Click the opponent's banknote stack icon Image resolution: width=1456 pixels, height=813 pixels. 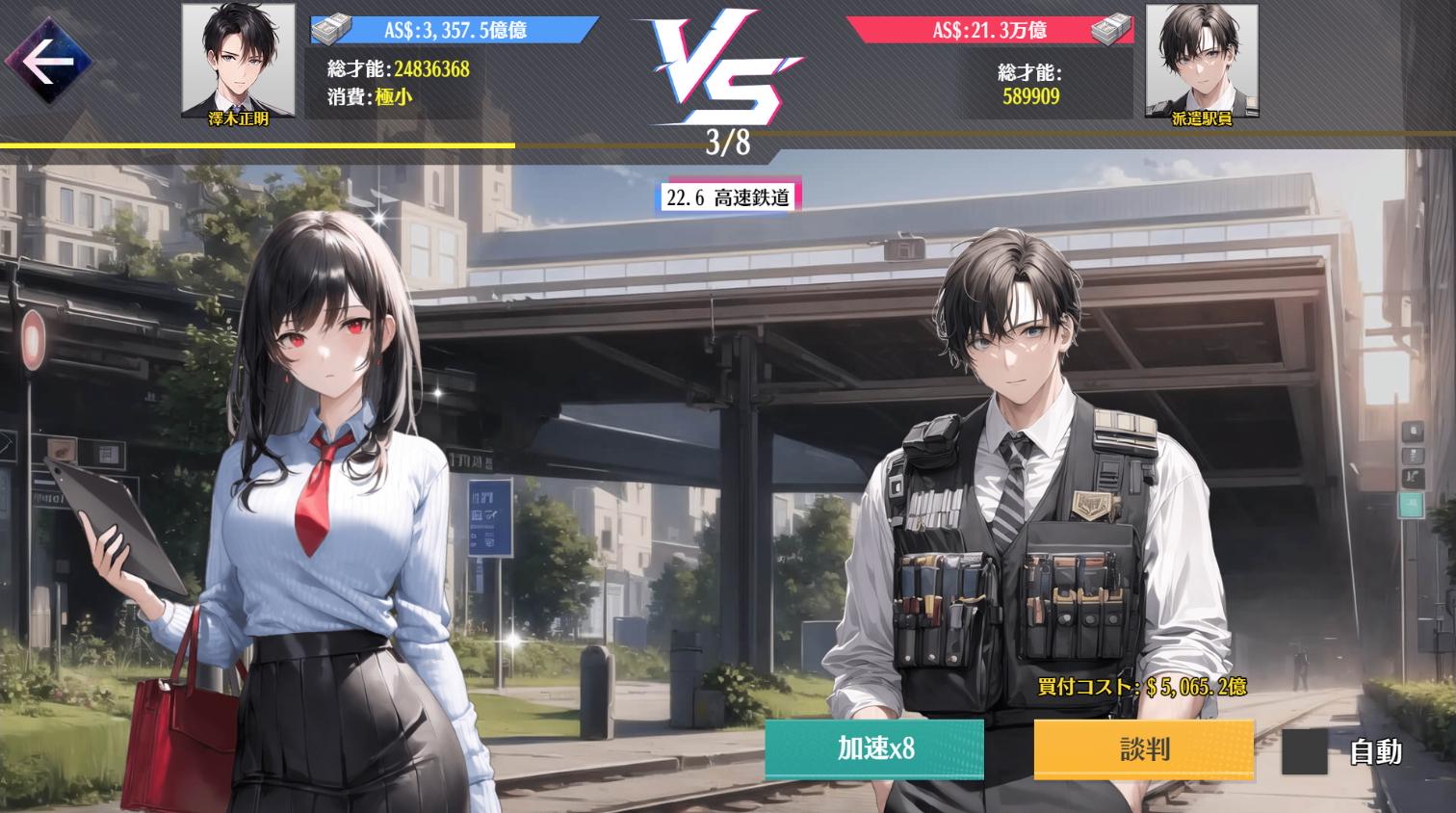pyautogui.click(x=1114, y=30)
